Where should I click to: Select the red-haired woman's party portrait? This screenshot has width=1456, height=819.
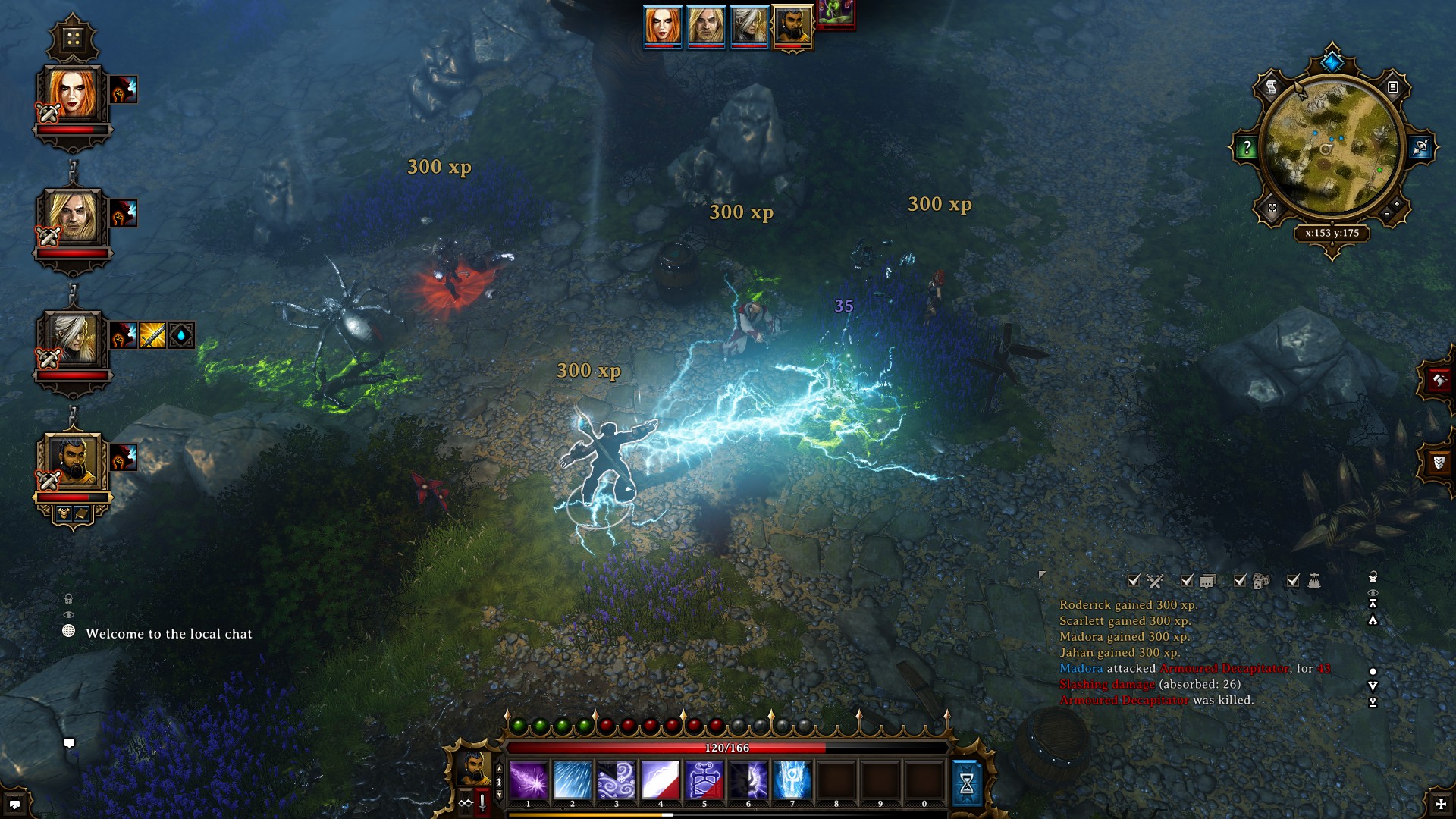coord(73,95)
